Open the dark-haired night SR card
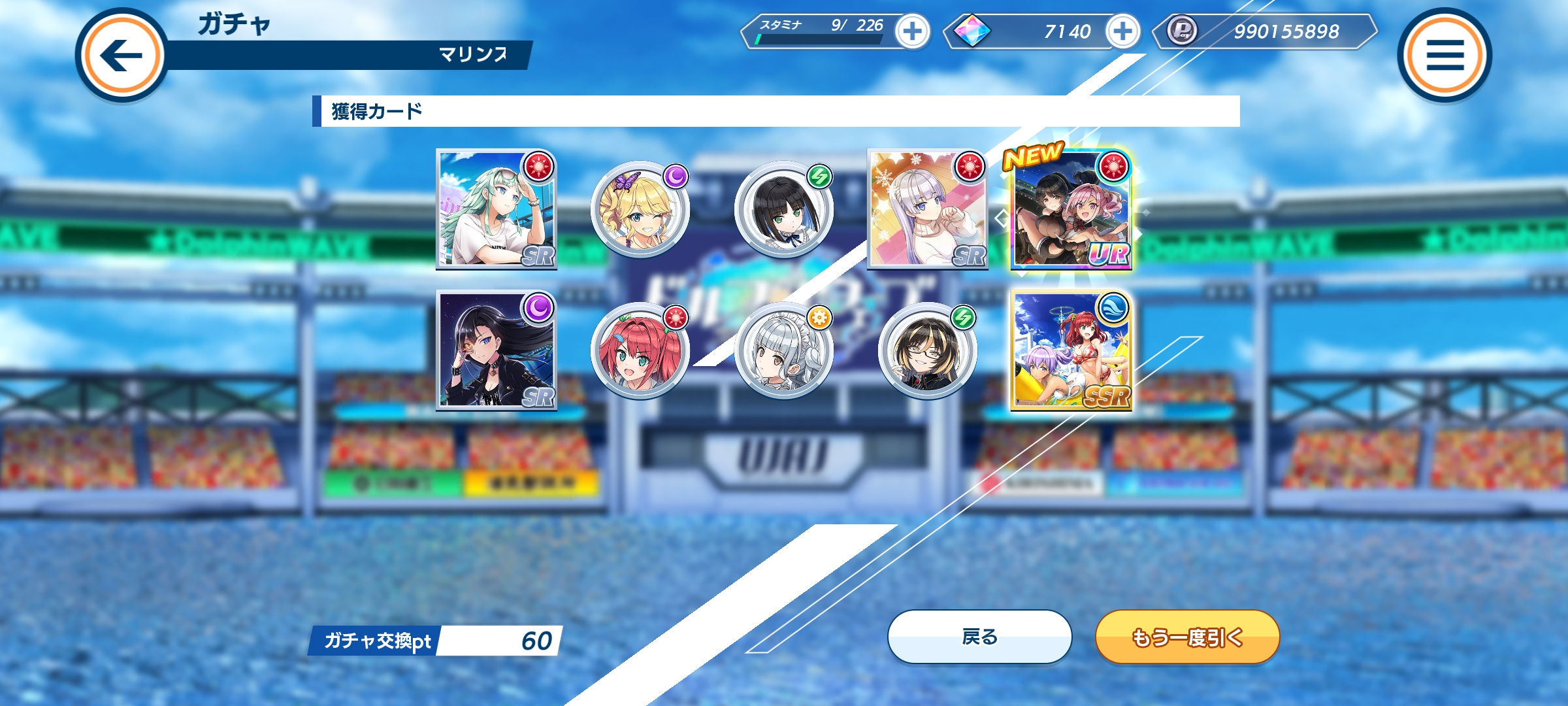This screenshot has width=1568, height=706. tap(497, 350)
